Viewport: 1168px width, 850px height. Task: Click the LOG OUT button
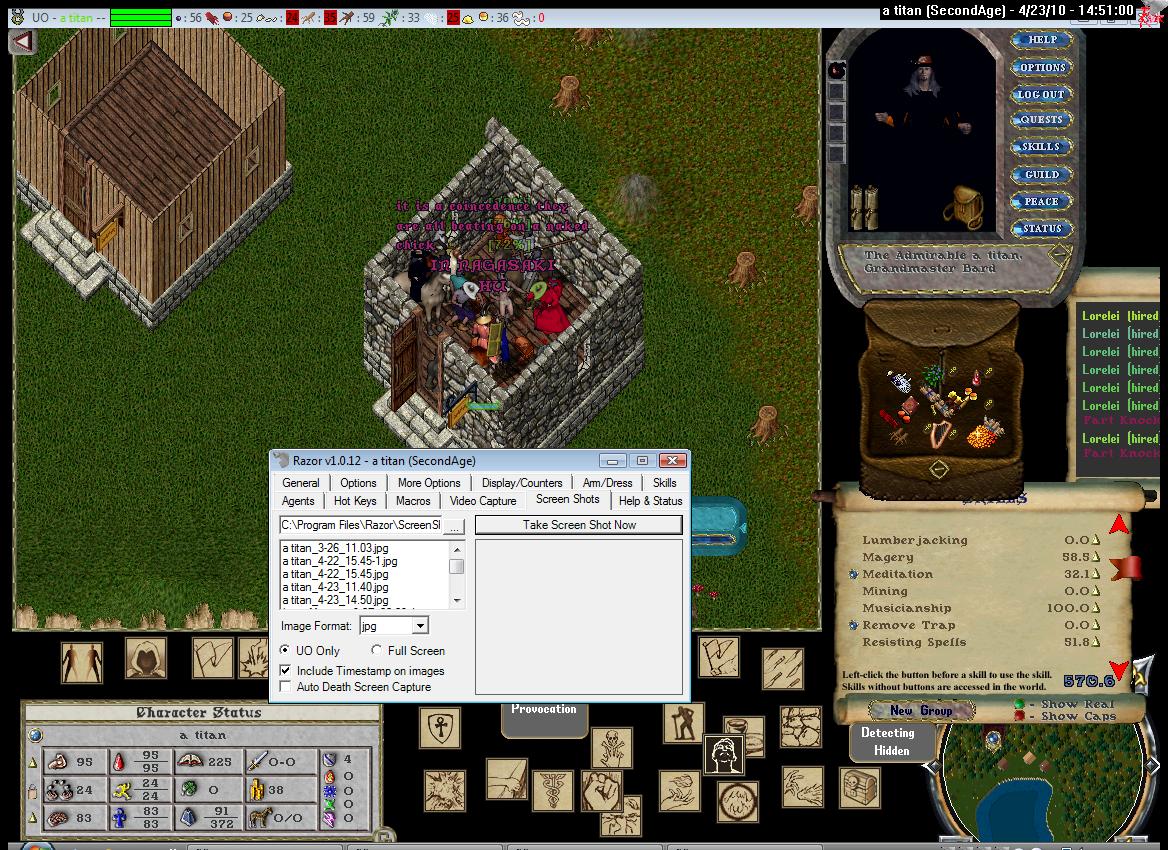click(x=1041, y=94)
